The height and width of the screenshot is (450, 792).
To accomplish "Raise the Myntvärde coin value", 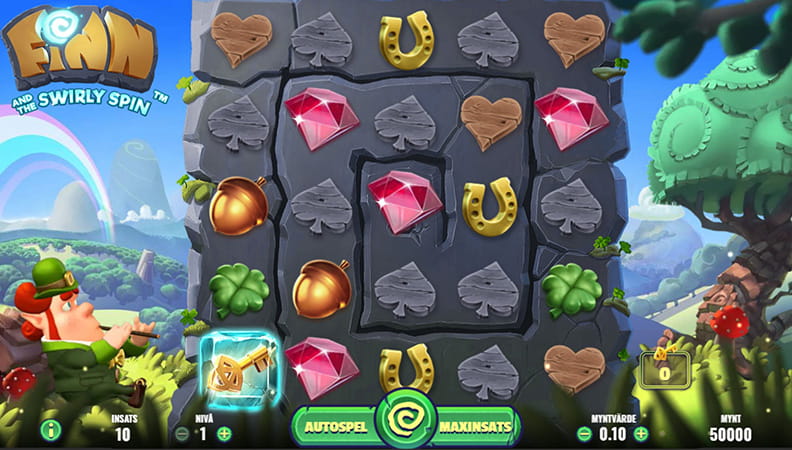I will point(639,433).
